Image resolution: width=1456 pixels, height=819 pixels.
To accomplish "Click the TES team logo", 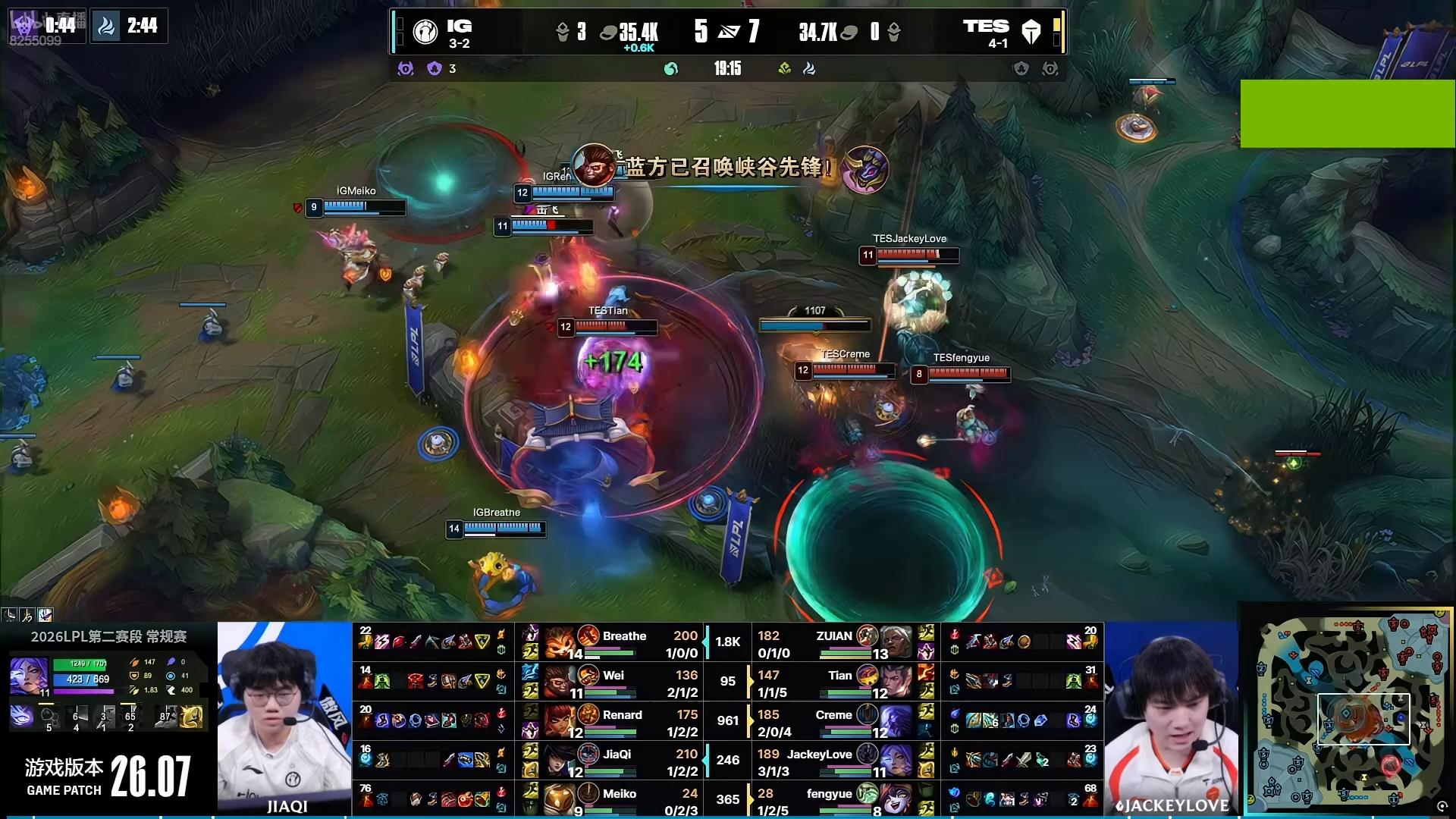I will pos(1031,32).
